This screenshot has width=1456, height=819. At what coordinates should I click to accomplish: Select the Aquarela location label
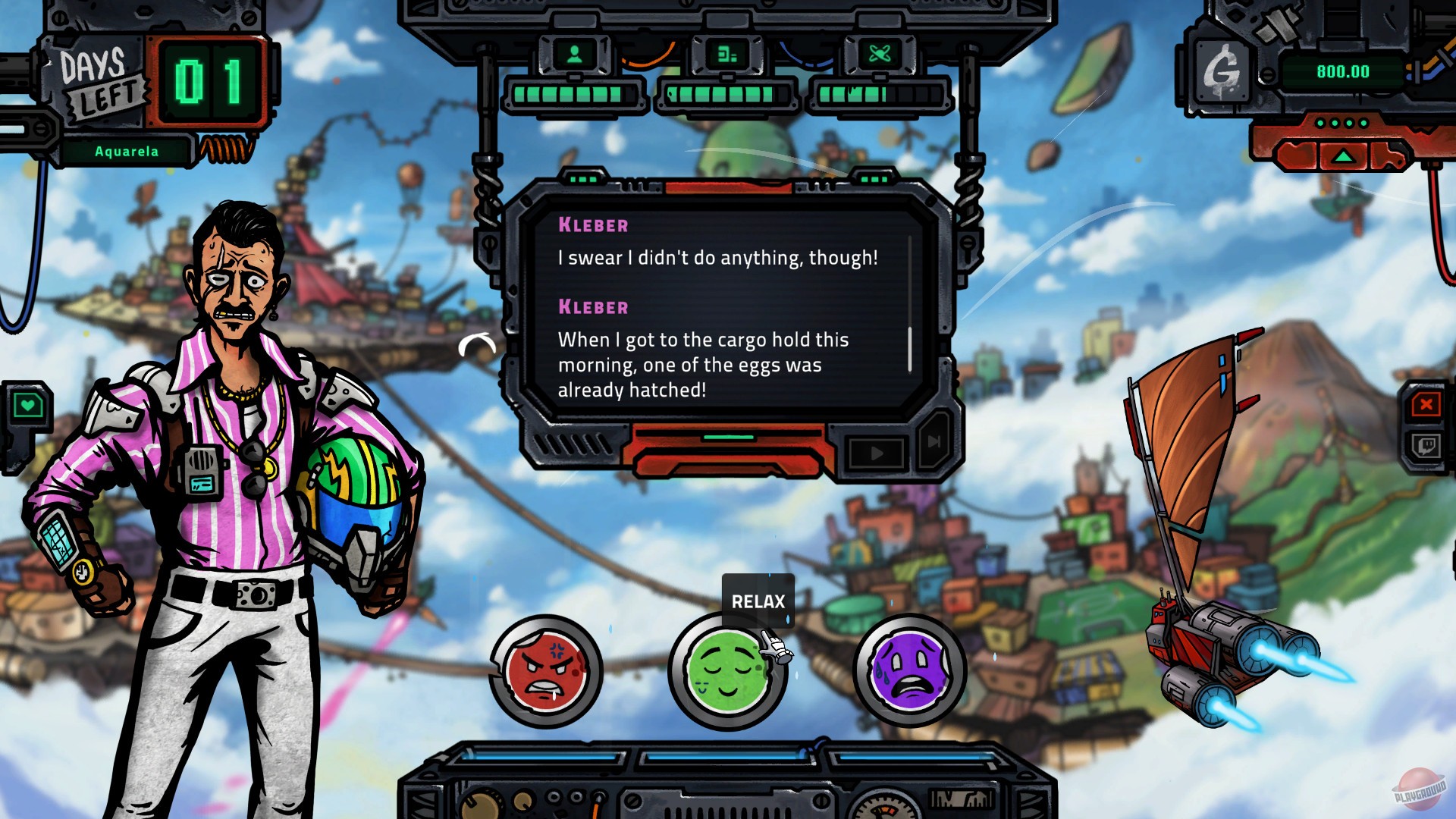pos(125,150)
